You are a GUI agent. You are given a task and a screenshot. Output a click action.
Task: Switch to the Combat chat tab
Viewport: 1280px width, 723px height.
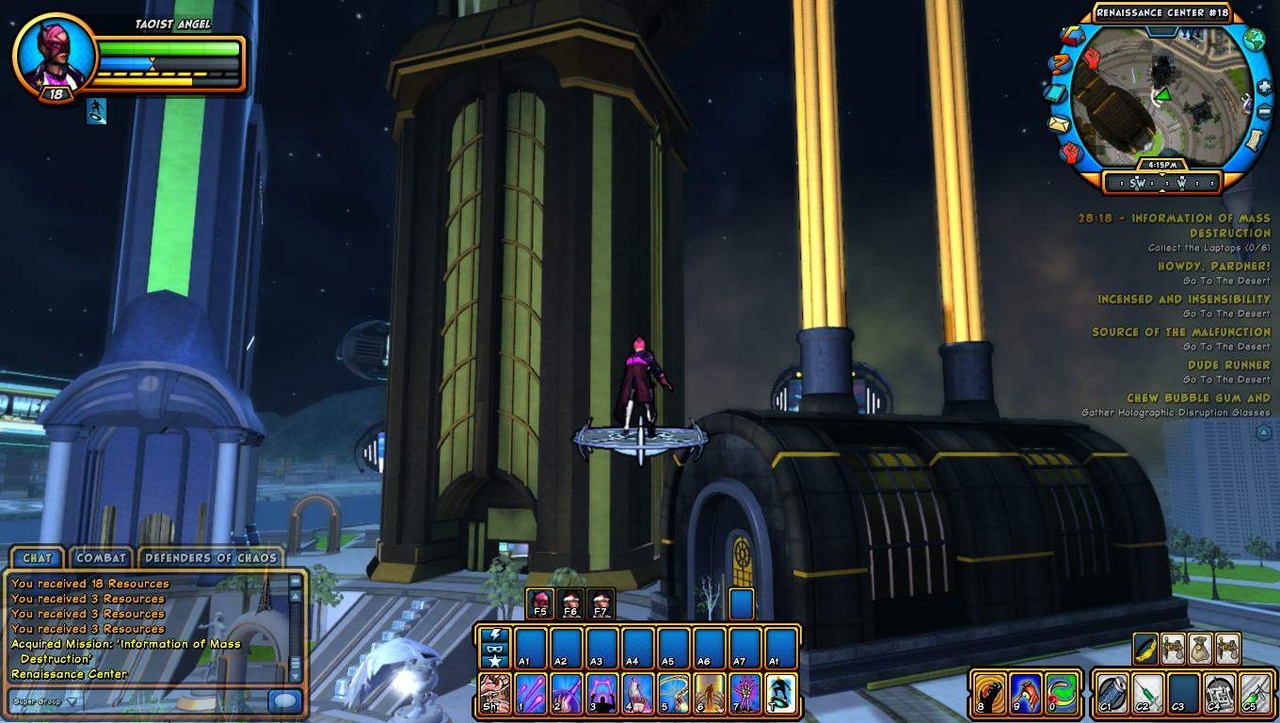click(101, 558)
